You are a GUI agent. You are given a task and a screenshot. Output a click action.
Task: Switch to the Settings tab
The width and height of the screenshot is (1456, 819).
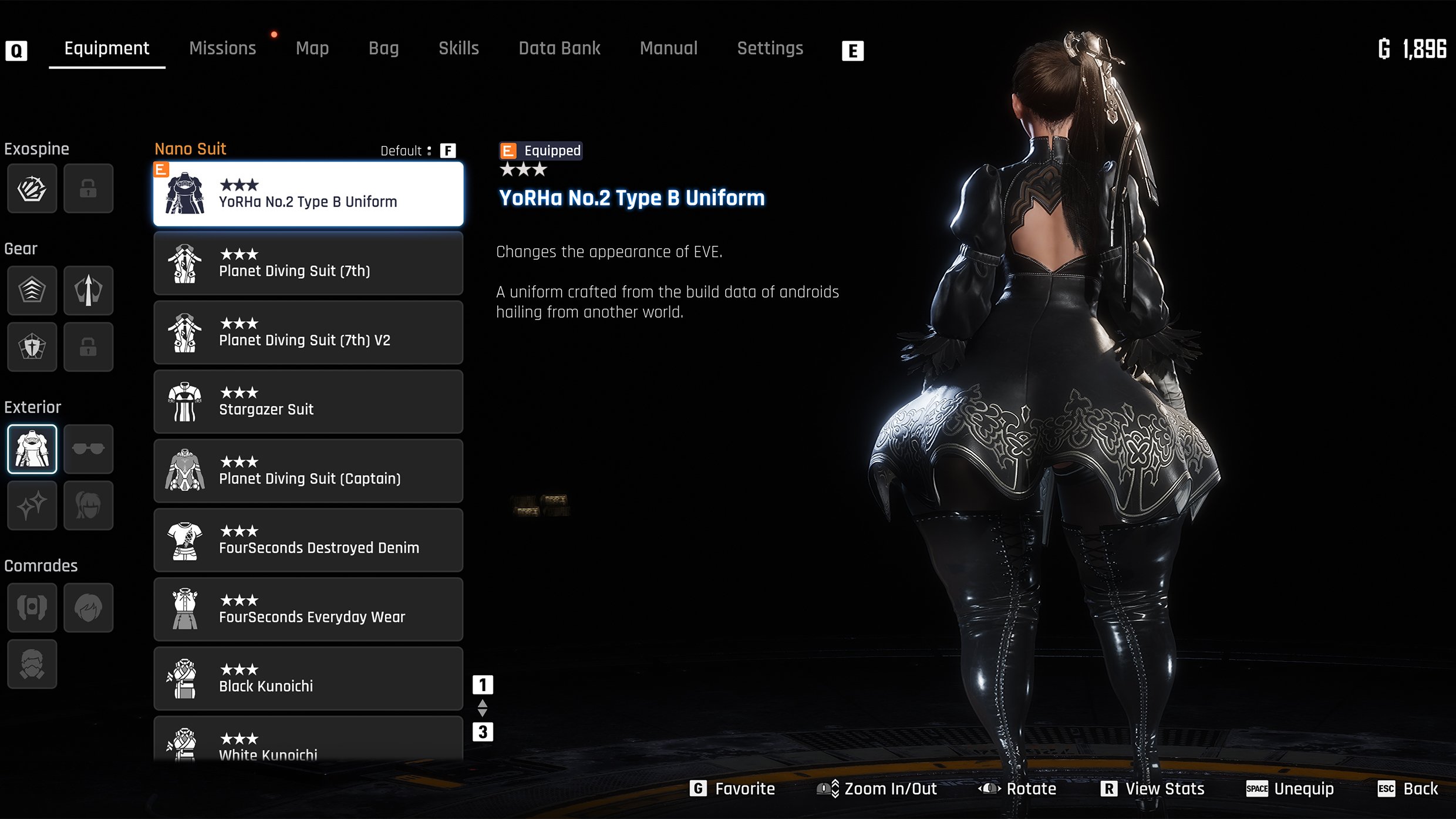point(770,48)
